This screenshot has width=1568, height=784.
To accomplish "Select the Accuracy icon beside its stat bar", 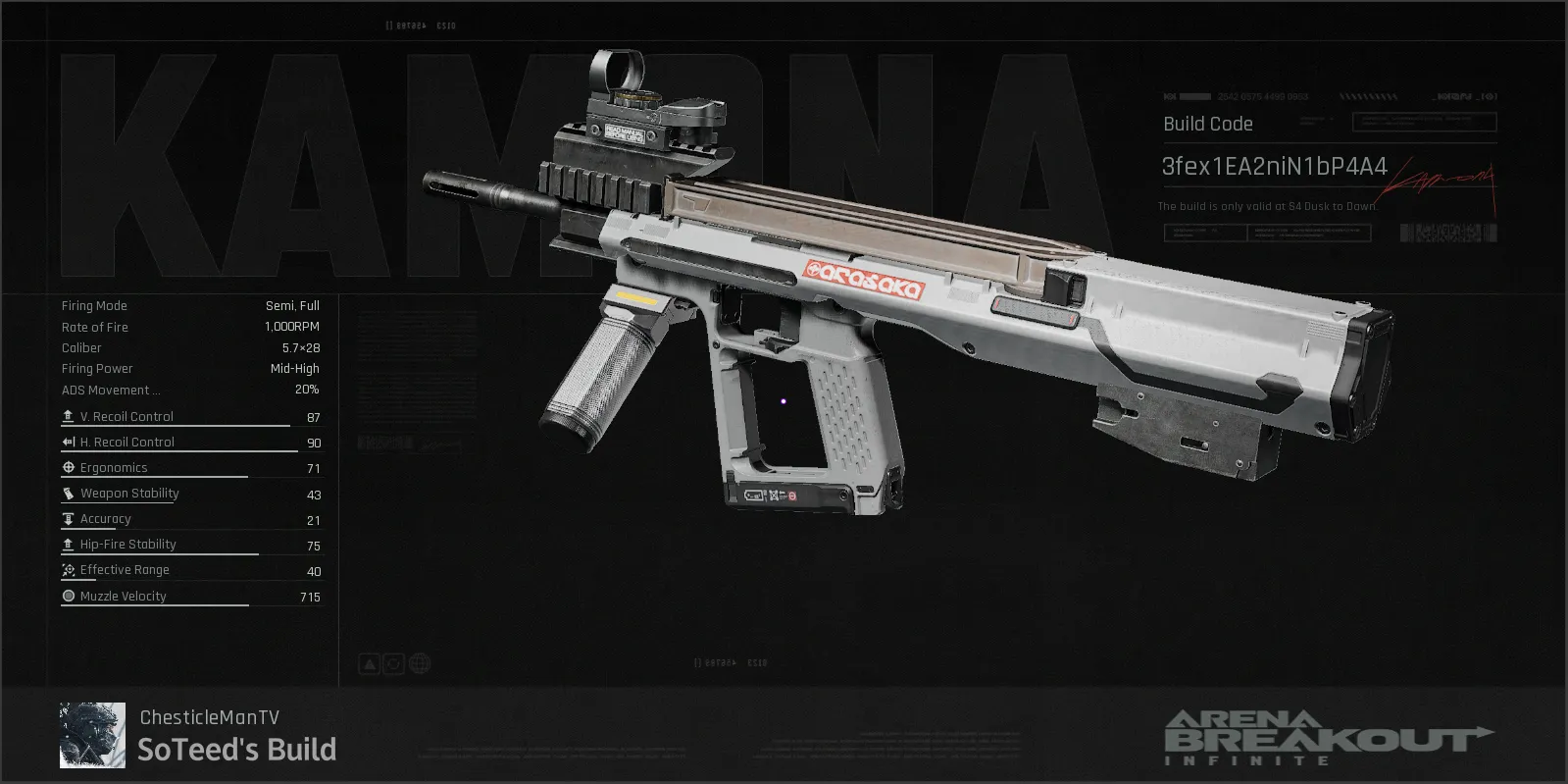I will tap(68, 518).
